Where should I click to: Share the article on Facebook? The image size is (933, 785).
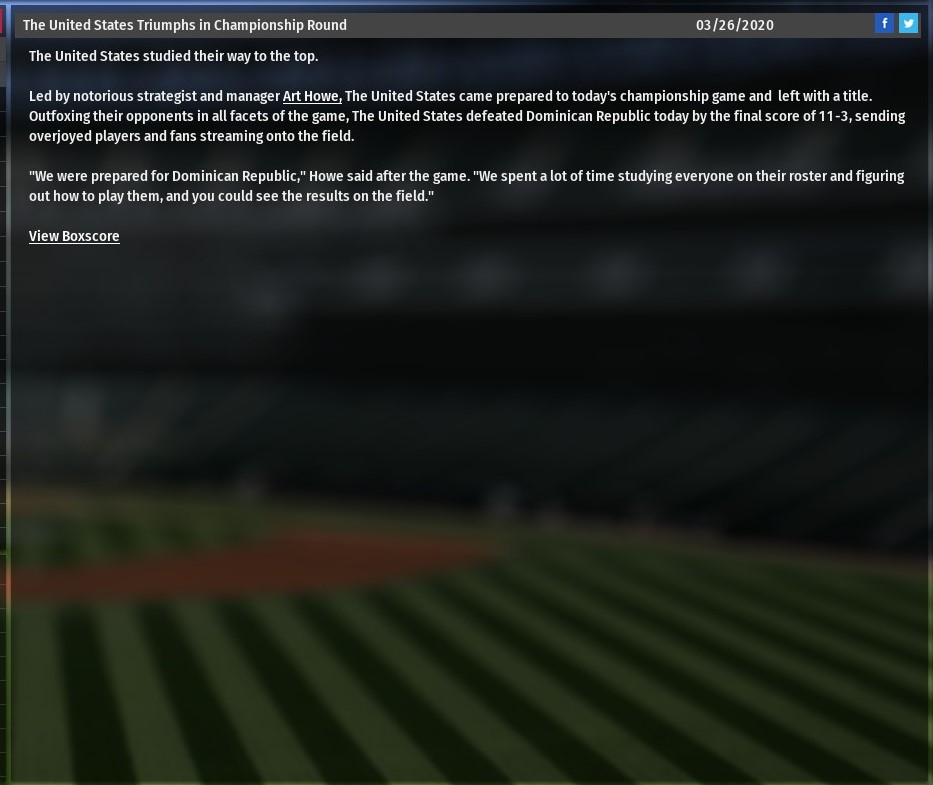[884, 24]
